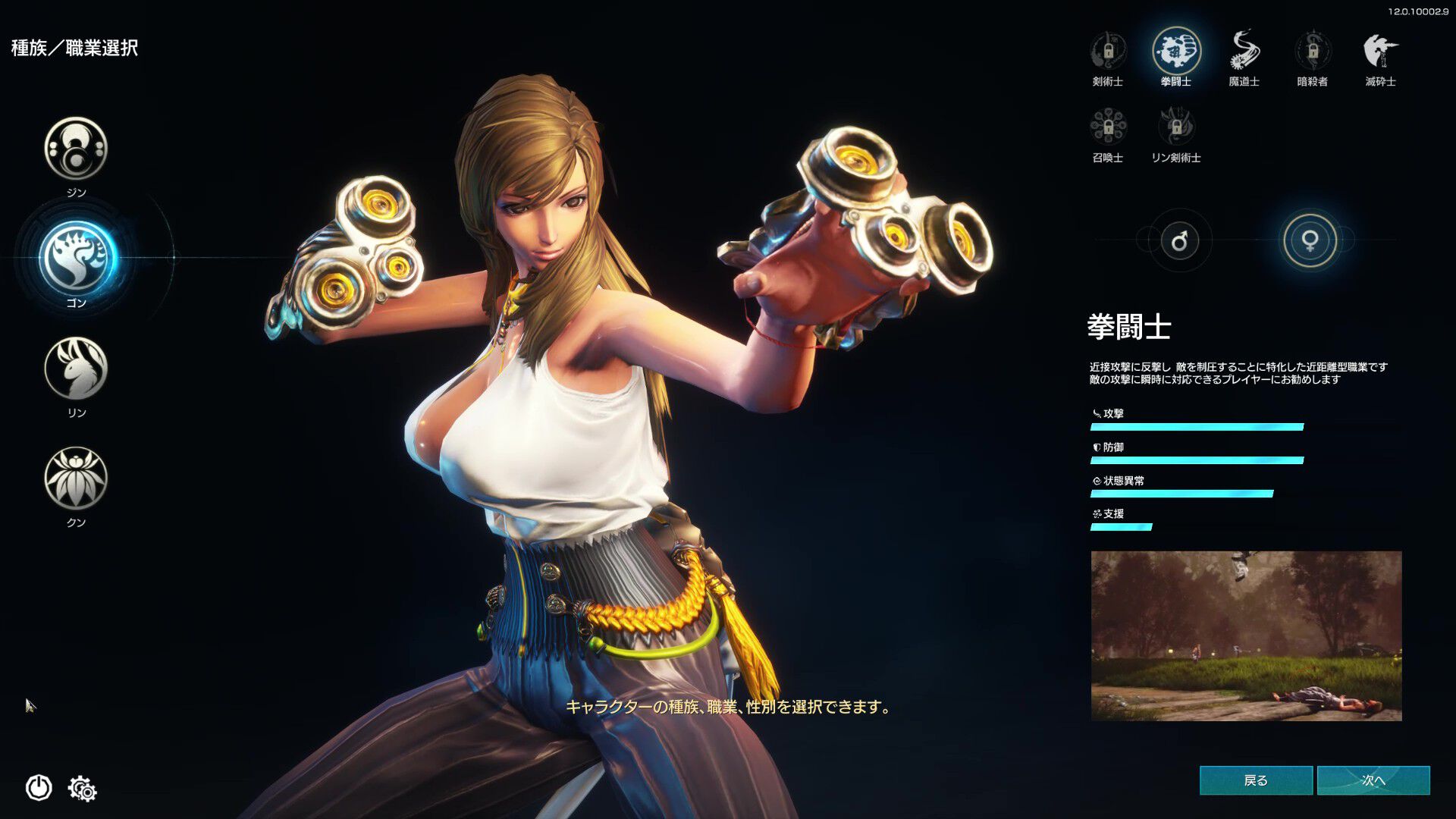
Task: Pick the リン rabbit race icon
Action: click(76, 369)
